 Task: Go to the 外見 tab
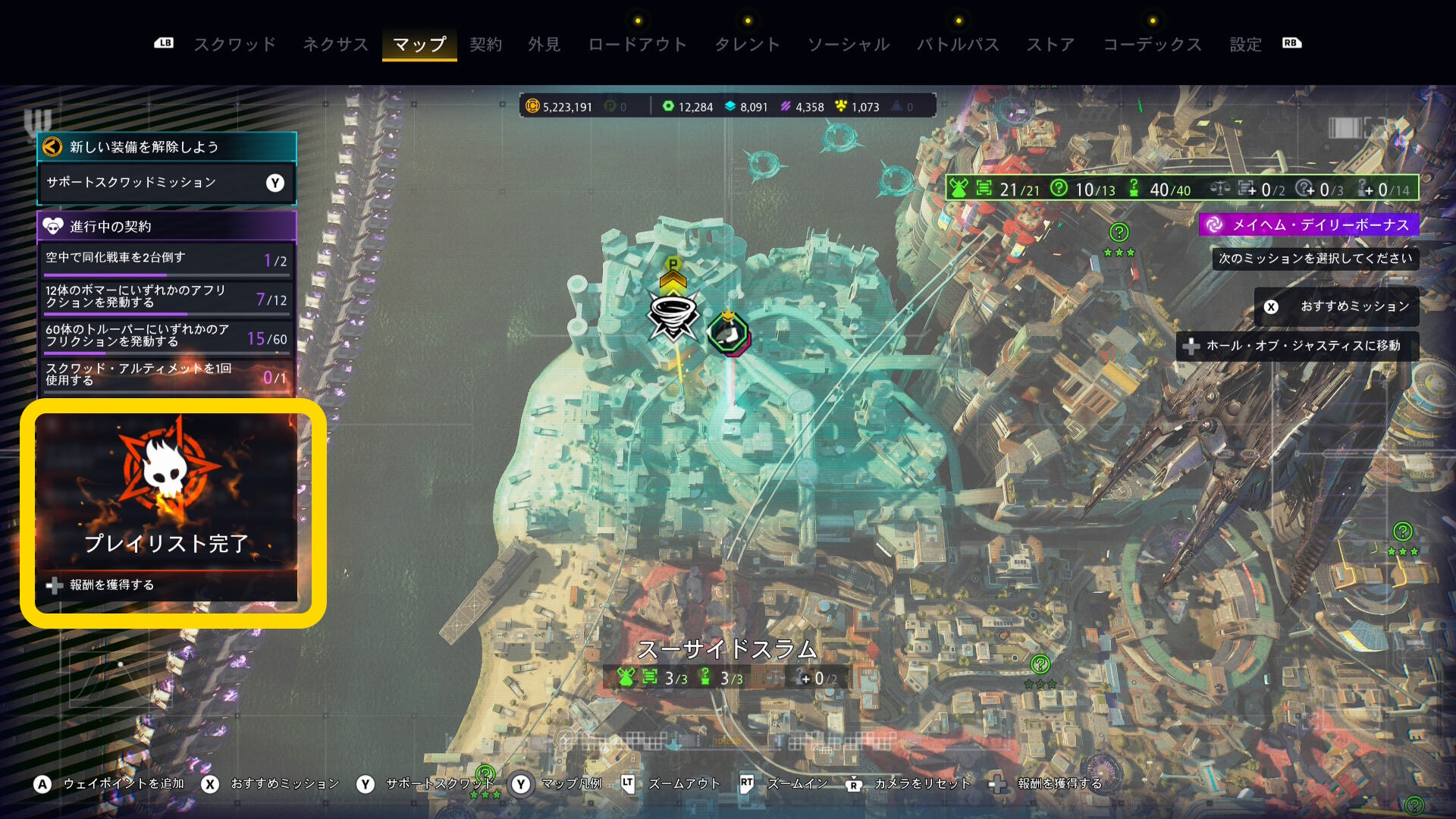pyautogui.click(x=544, y=44)
